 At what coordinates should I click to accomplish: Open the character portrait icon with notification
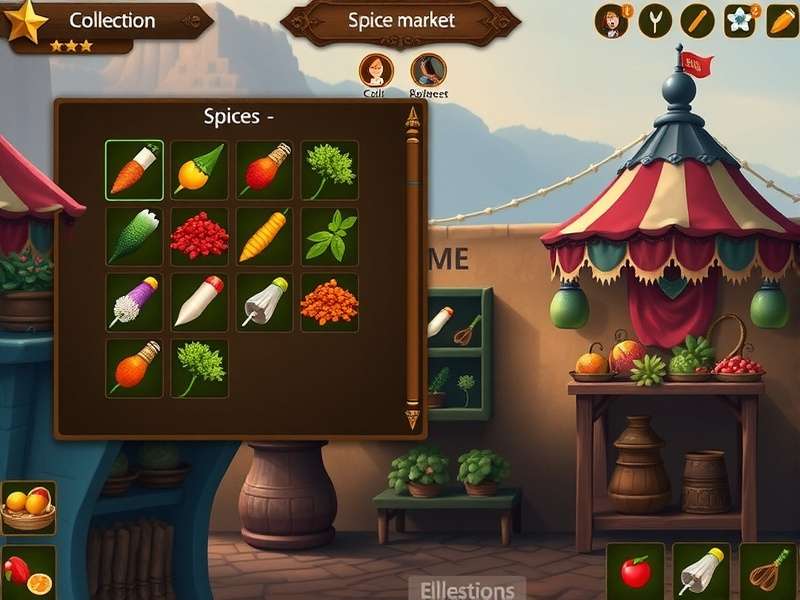point(610,21)
